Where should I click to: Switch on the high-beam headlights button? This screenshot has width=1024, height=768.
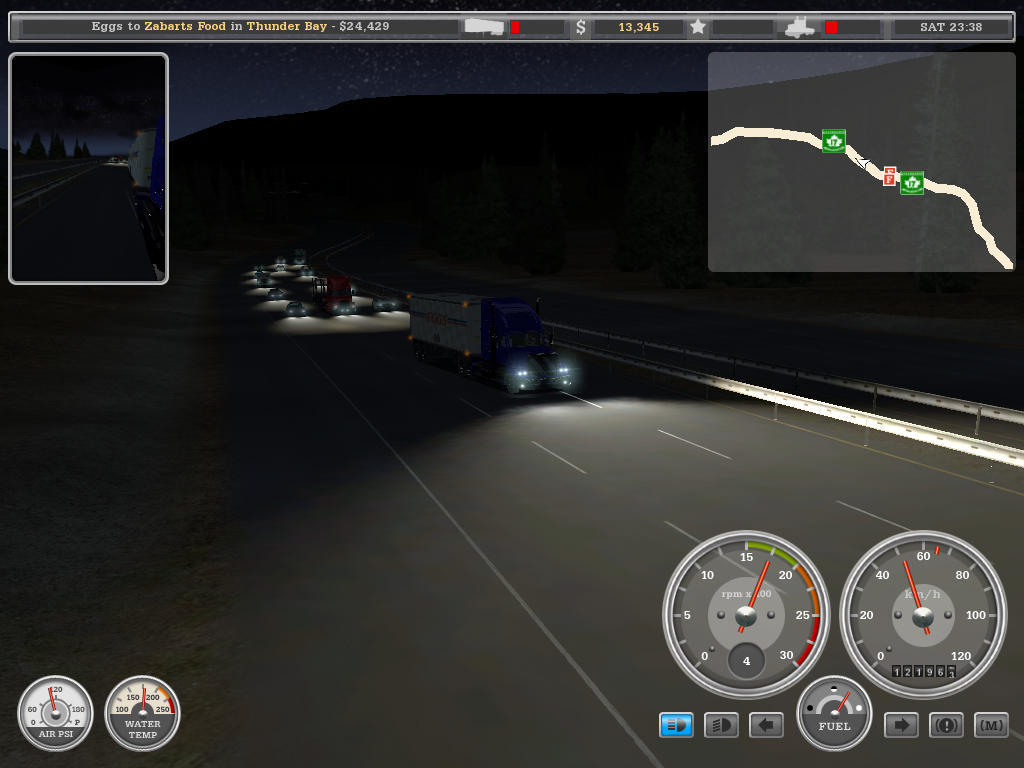(x=721, y=725)
